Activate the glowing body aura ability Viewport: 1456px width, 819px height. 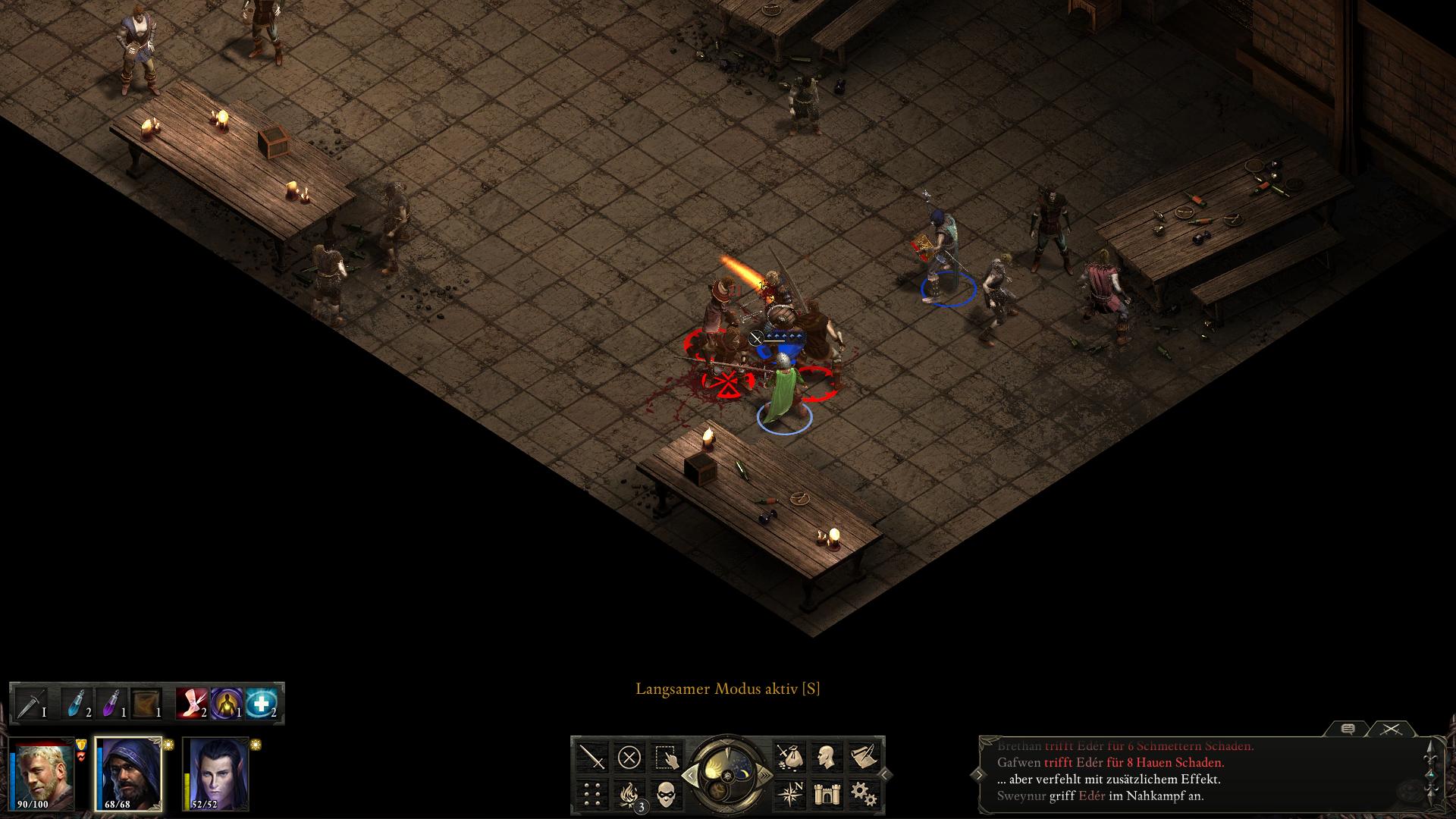tap(226, 704)
